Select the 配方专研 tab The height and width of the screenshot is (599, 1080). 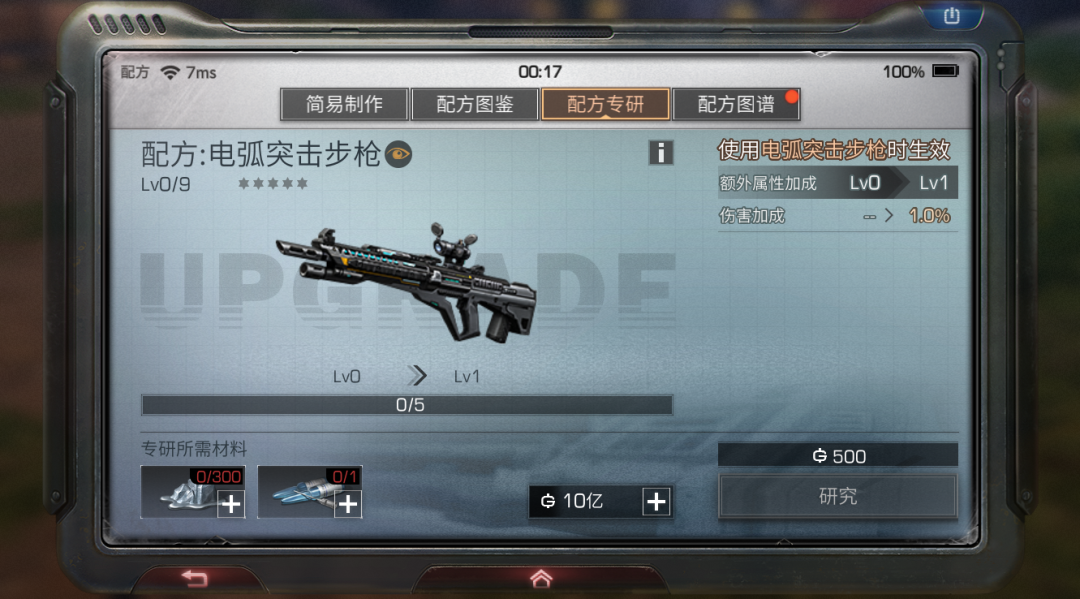pos(605,104)
